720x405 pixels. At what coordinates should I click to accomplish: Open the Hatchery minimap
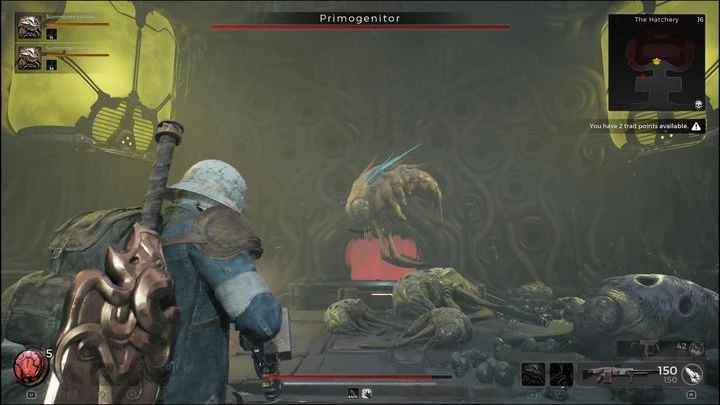(656, 68)
